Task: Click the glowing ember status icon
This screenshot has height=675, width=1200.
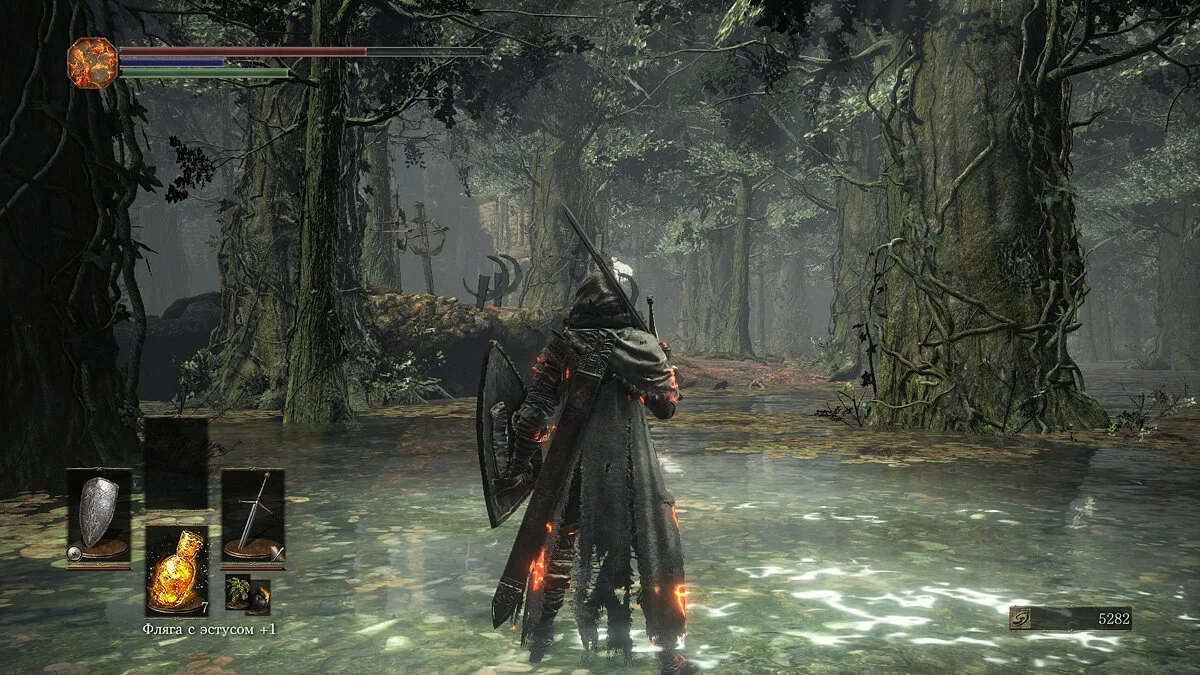Action: (x=92, y=63)
